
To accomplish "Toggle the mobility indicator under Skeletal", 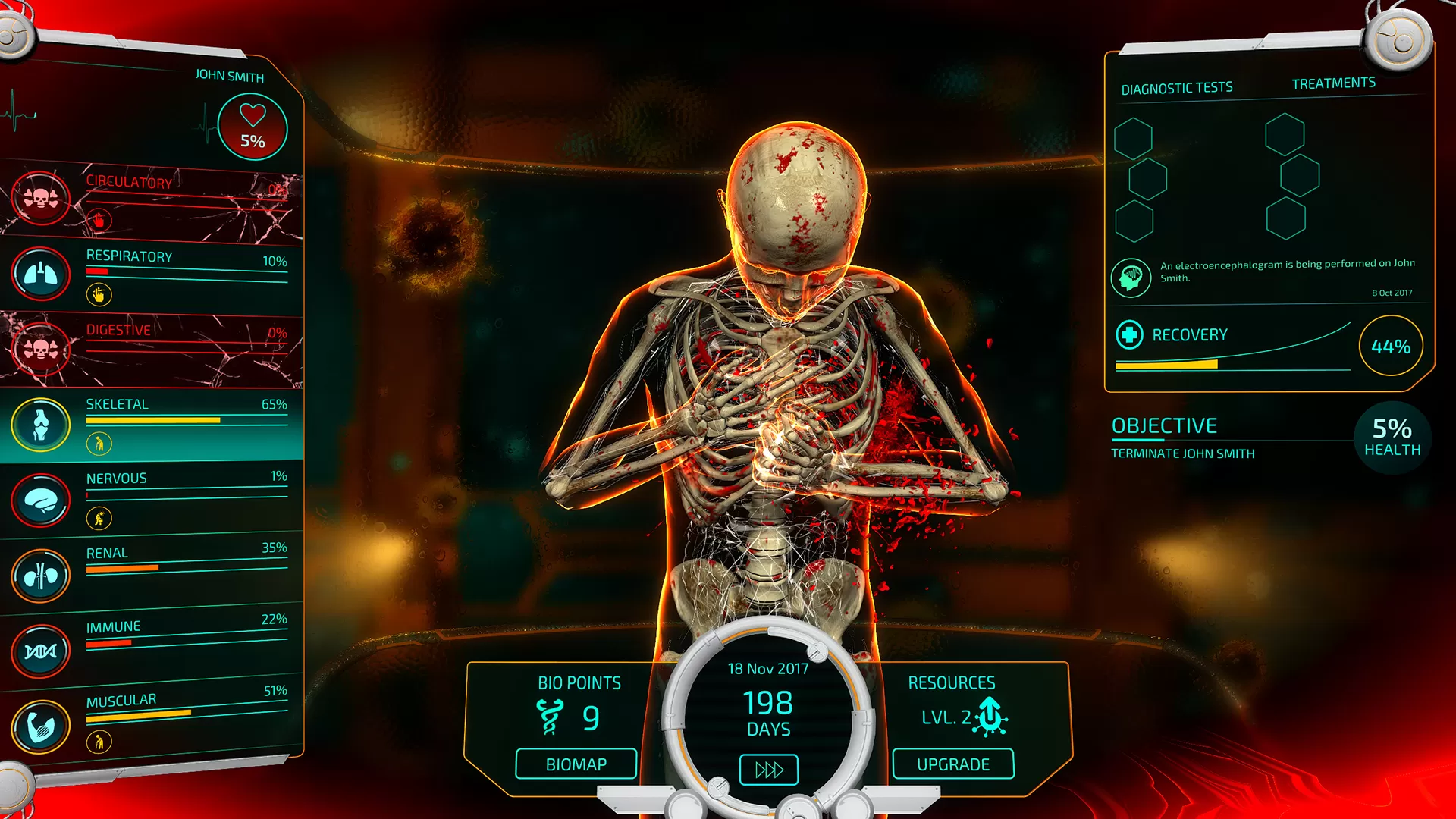I will [x=98, y=443].
